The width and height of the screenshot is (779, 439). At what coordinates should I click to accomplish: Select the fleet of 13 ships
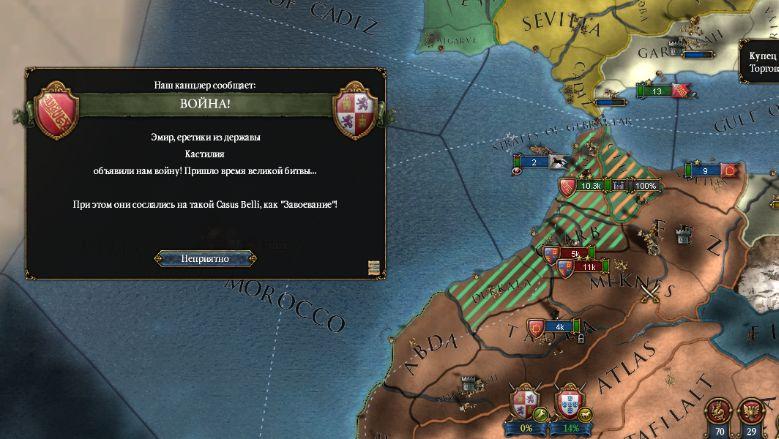[656, 91]
